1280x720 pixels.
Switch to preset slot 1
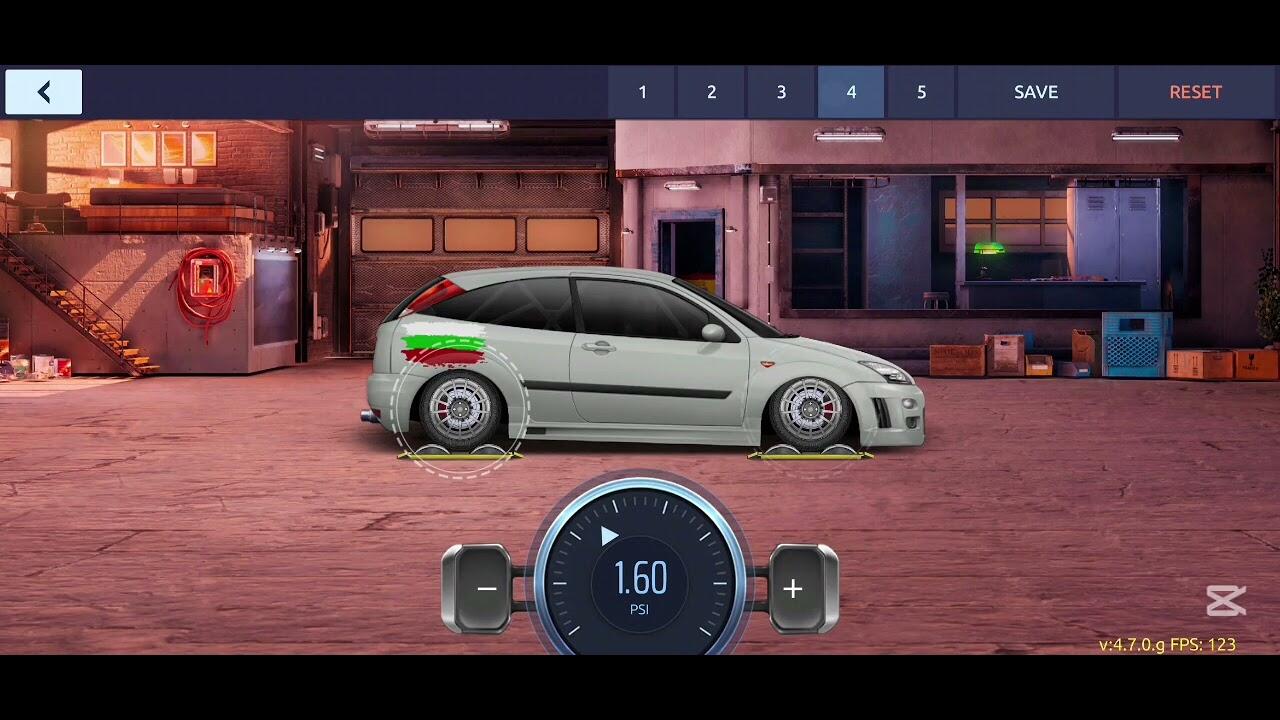point(642,92)
